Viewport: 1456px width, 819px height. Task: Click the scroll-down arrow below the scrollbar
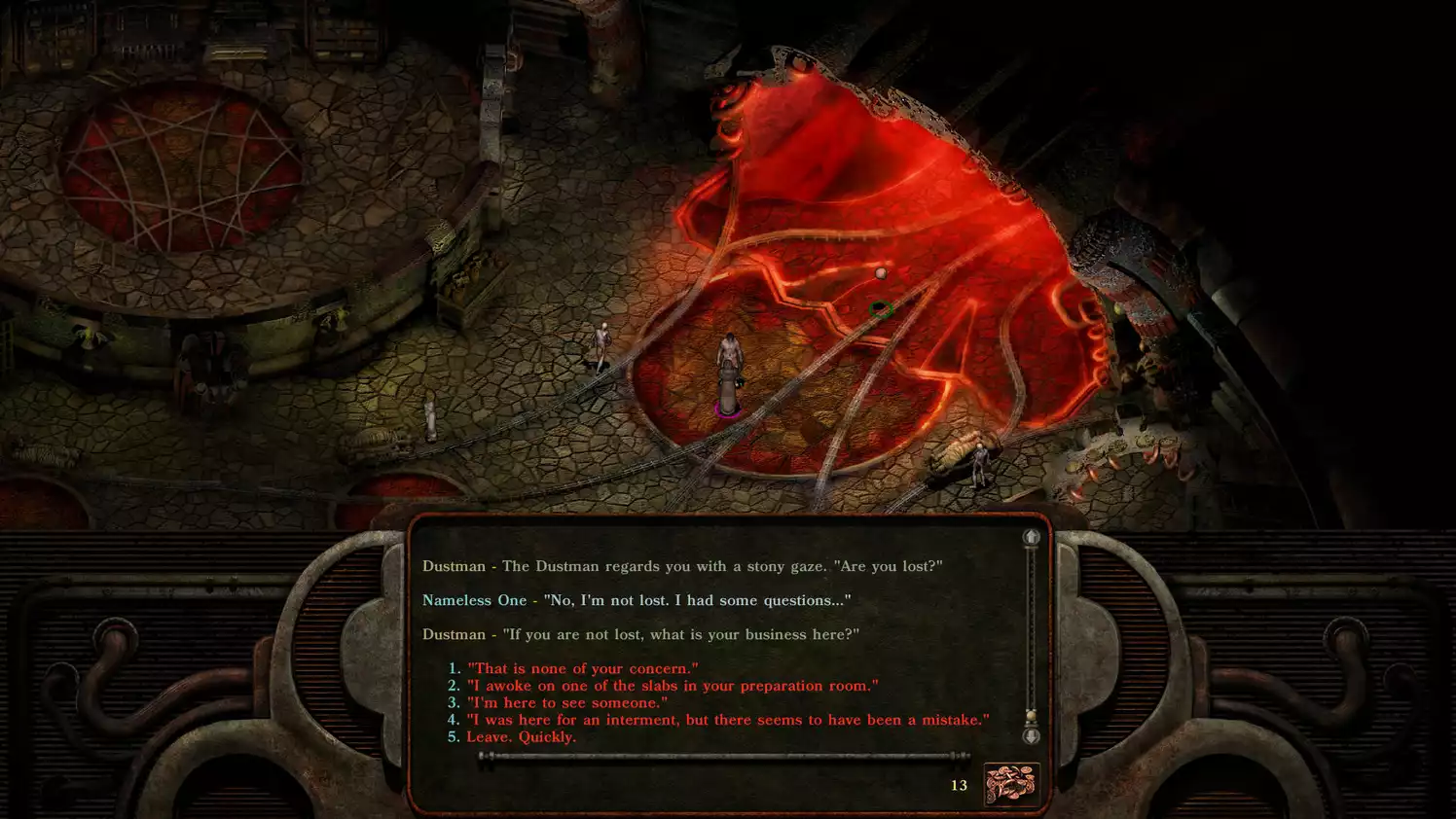pos(1031,738)
